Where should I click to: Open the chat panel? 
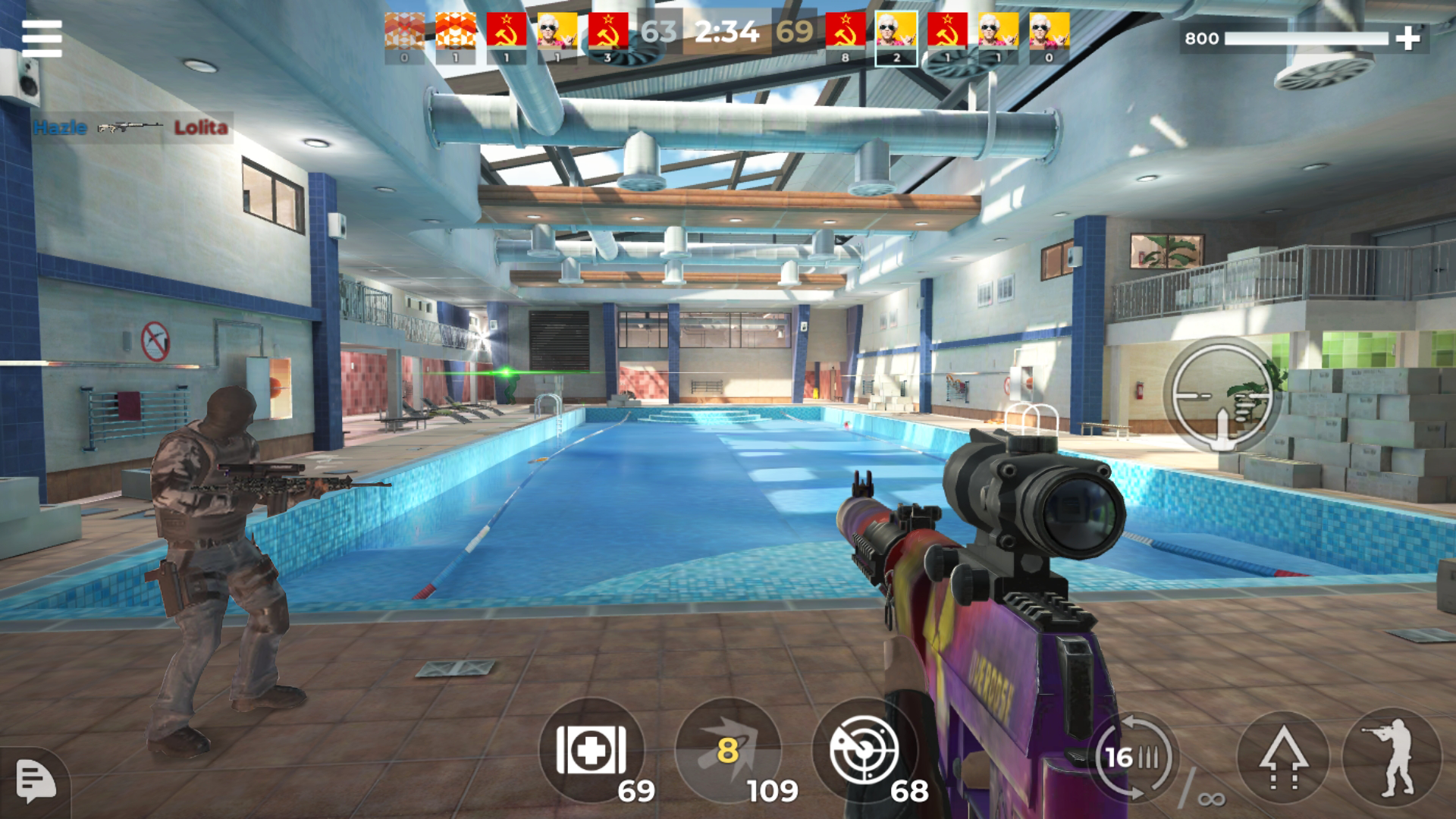(x=36, y=783)
